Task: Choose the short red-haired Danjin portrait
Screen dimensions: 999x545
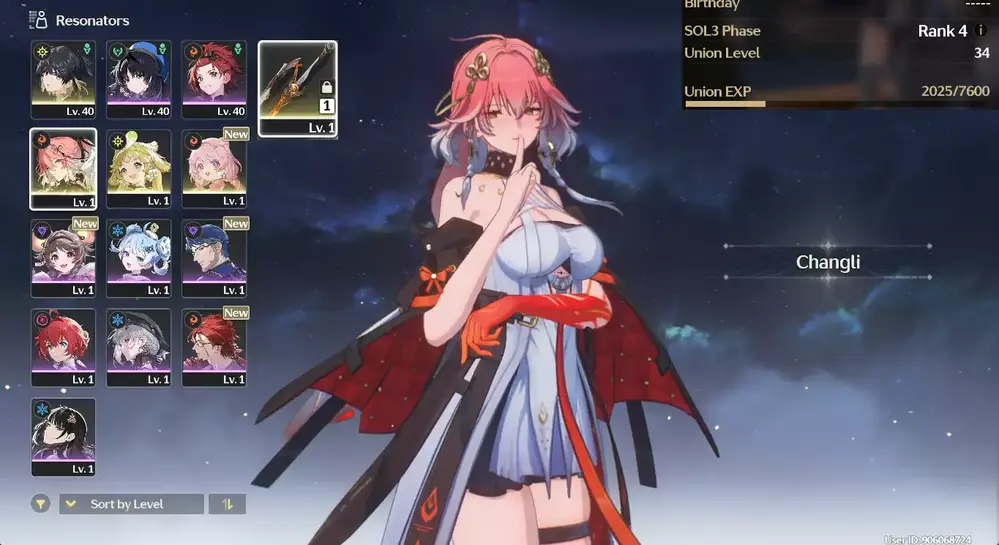Action: [63, 346]
